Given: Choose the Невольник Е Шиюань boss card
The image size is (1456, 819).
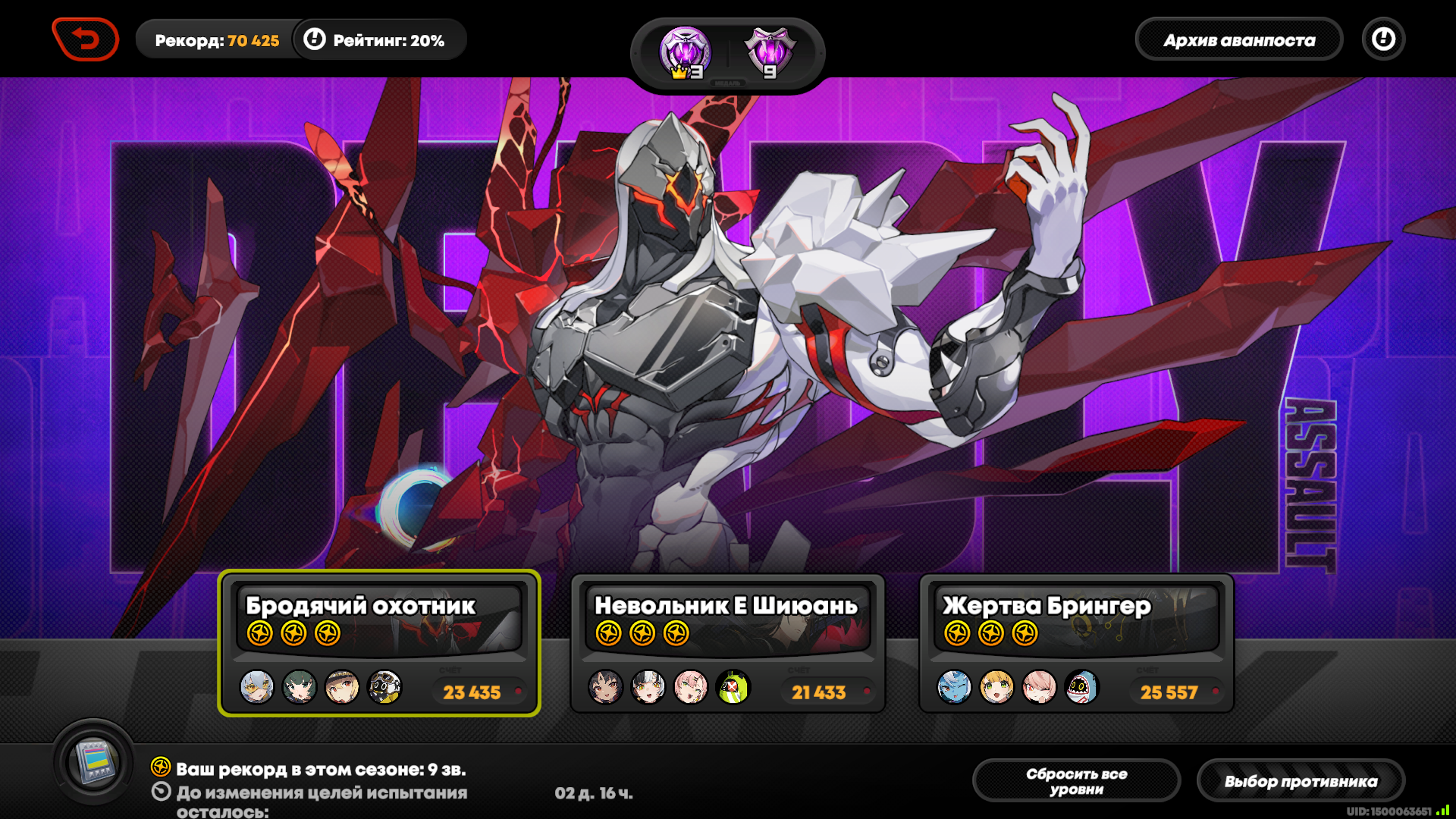Looking at the screenshot, I should [x=727, y=643].
